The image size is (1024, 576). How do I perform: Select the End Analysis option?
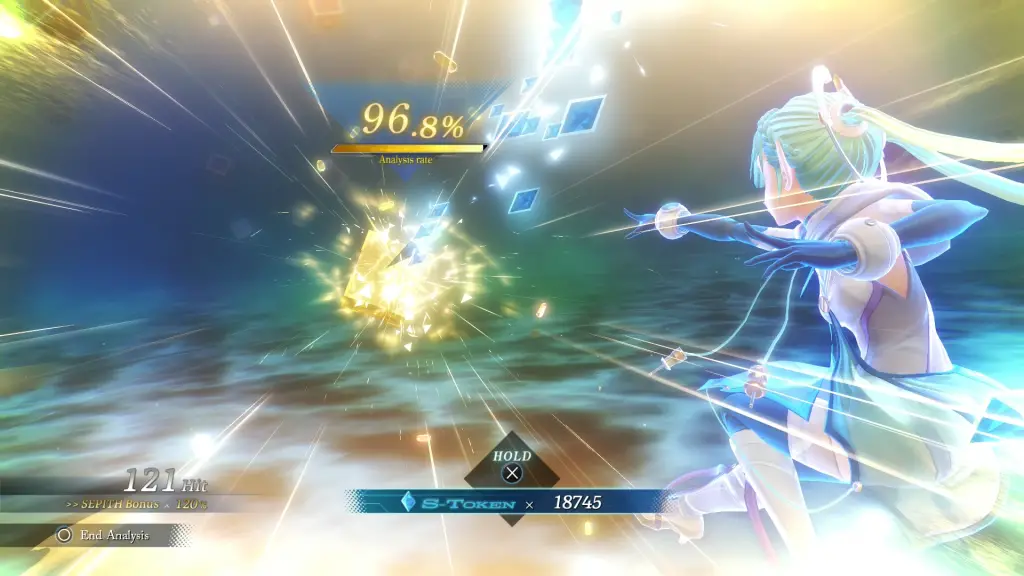tap(105, 535)
